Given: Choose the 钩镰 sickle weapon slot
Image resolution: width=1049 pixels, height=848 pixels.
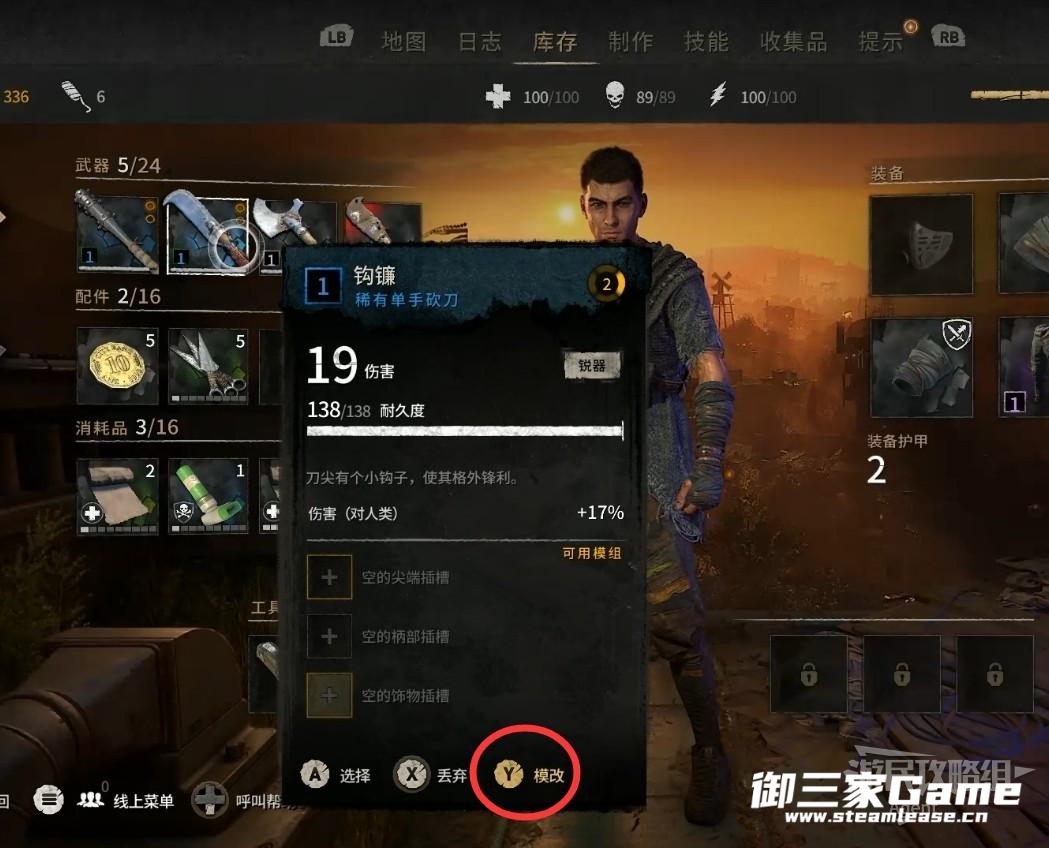Looking at the screenshot, I should [207, 234].
